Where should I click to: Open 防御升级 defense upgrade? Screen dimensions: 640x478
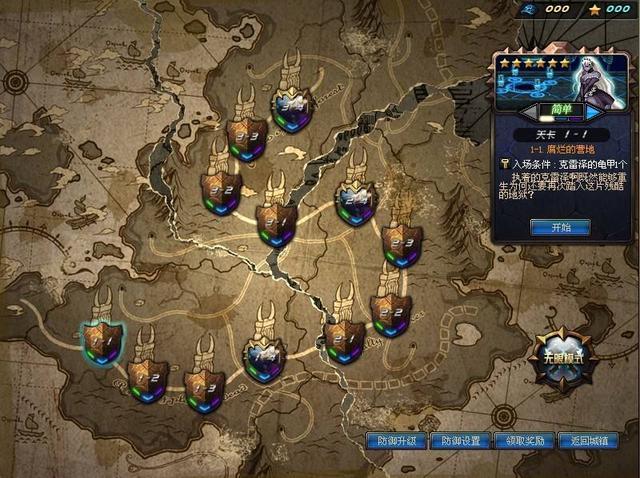click(x=396, y=440)
